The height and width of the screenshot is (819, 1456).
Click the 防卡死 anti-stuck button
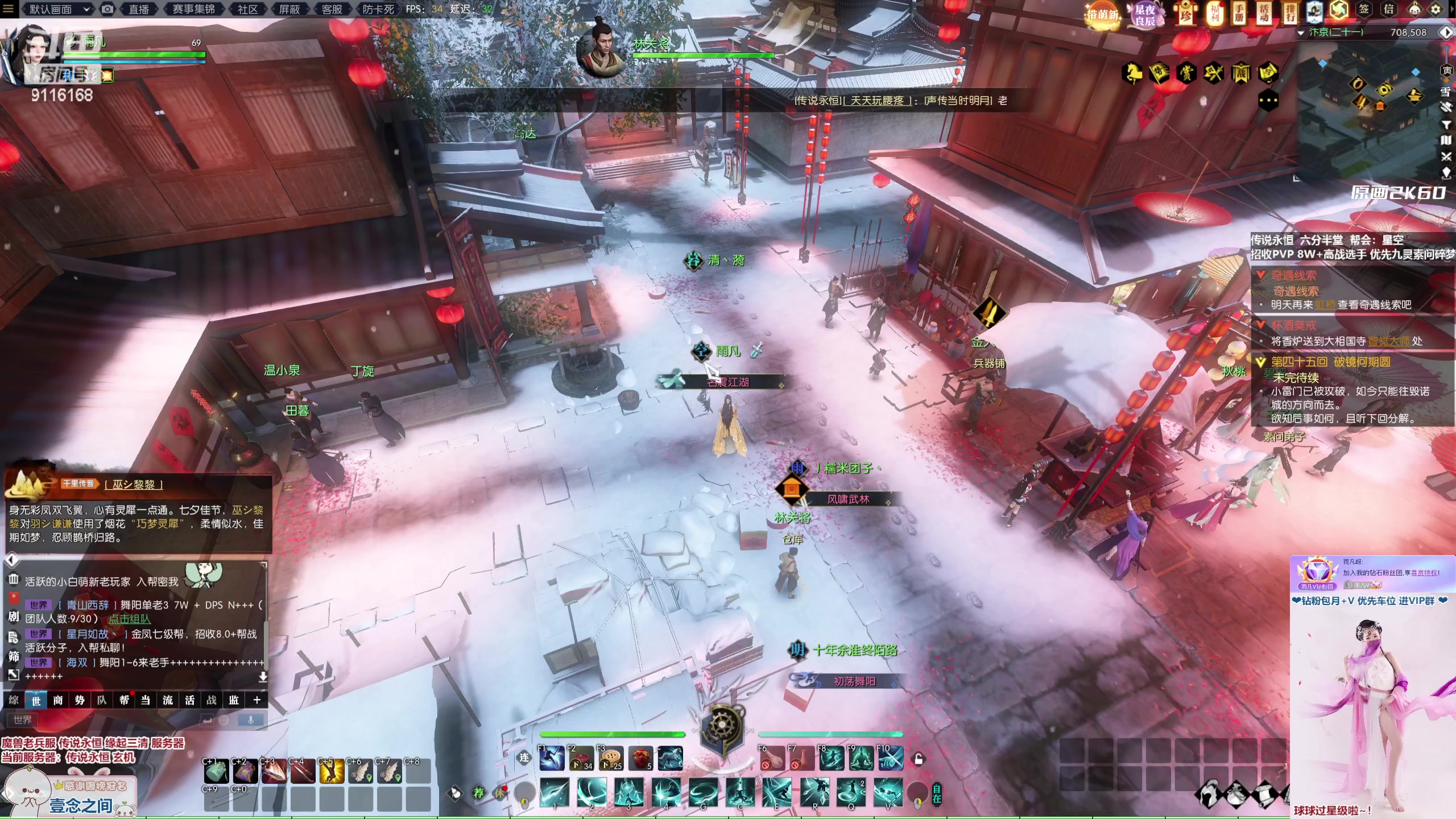point(378,9)
